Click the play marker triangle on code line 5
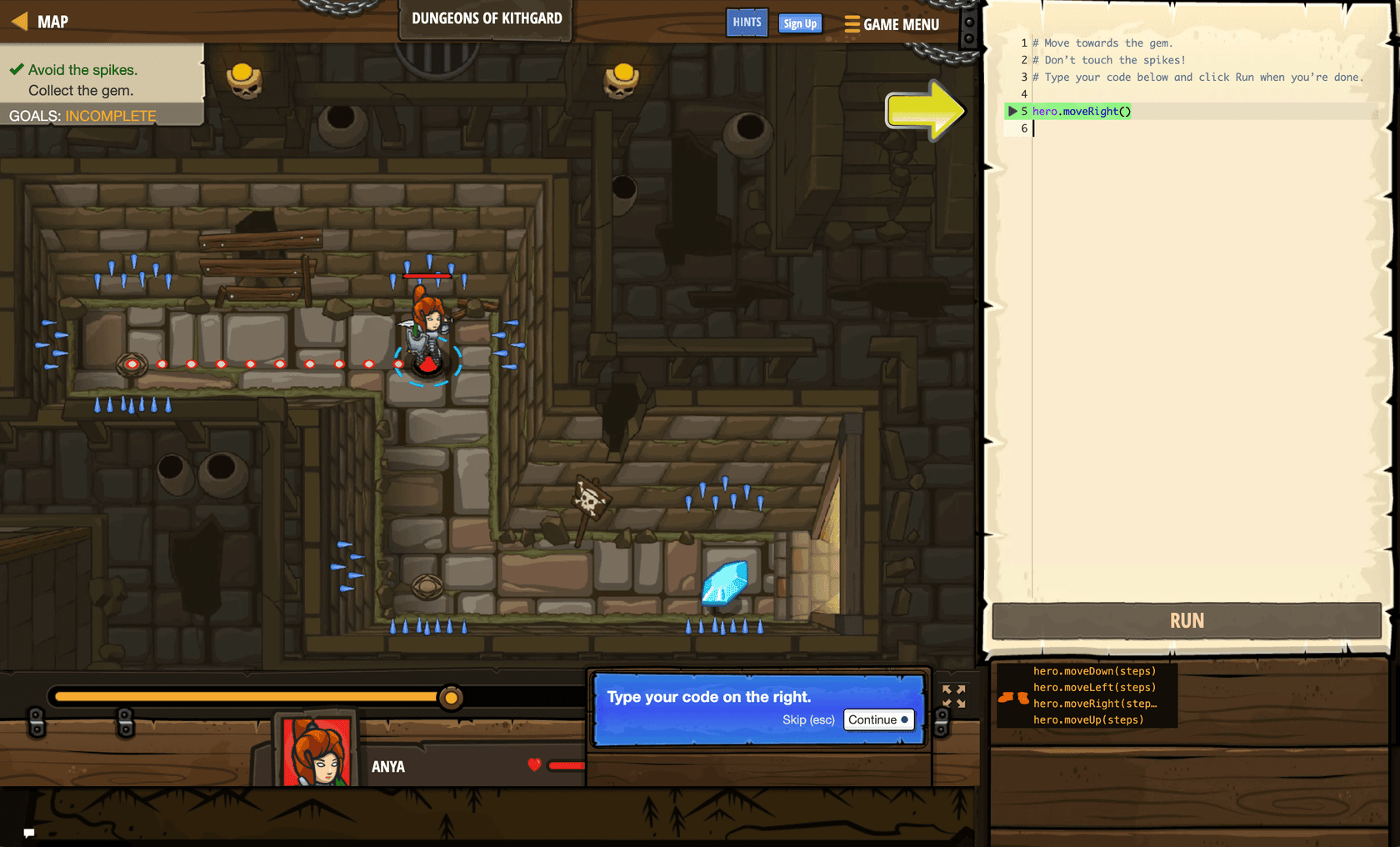The image size is (1400, 847). 1011,111
